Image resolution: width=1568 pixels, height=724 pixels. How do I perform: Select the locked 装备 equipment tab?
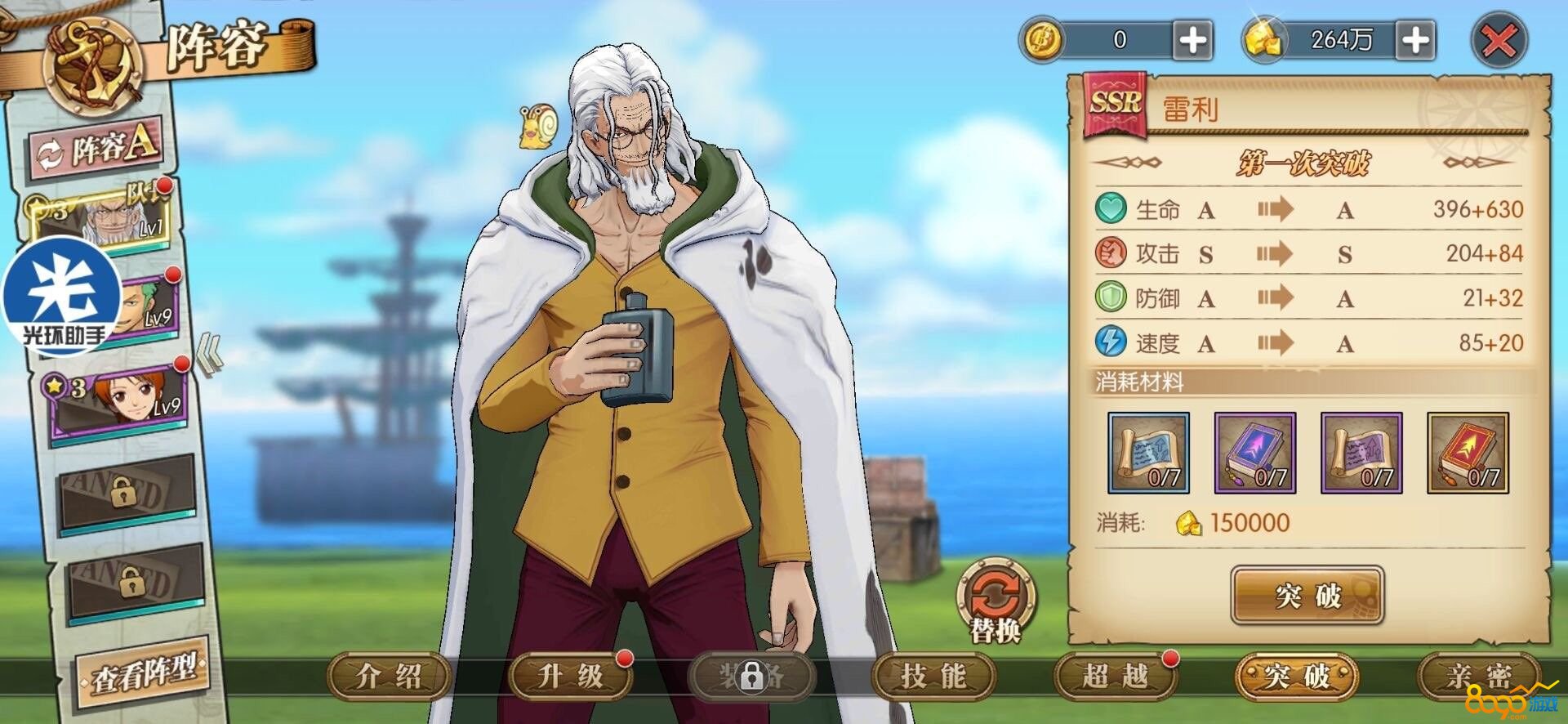pos(751,677)
